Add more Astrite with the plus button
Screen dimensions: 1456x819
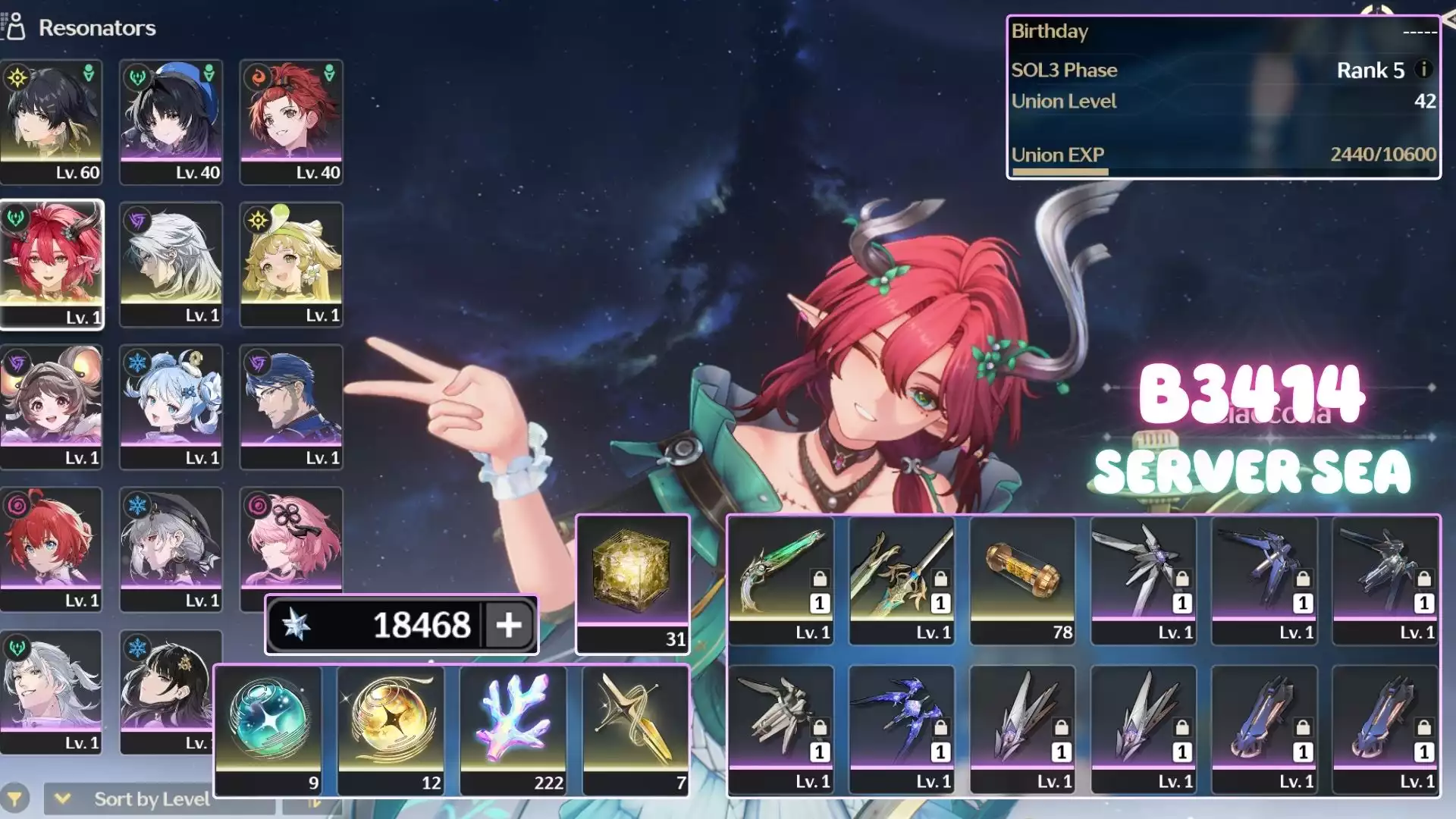point(509,625)
